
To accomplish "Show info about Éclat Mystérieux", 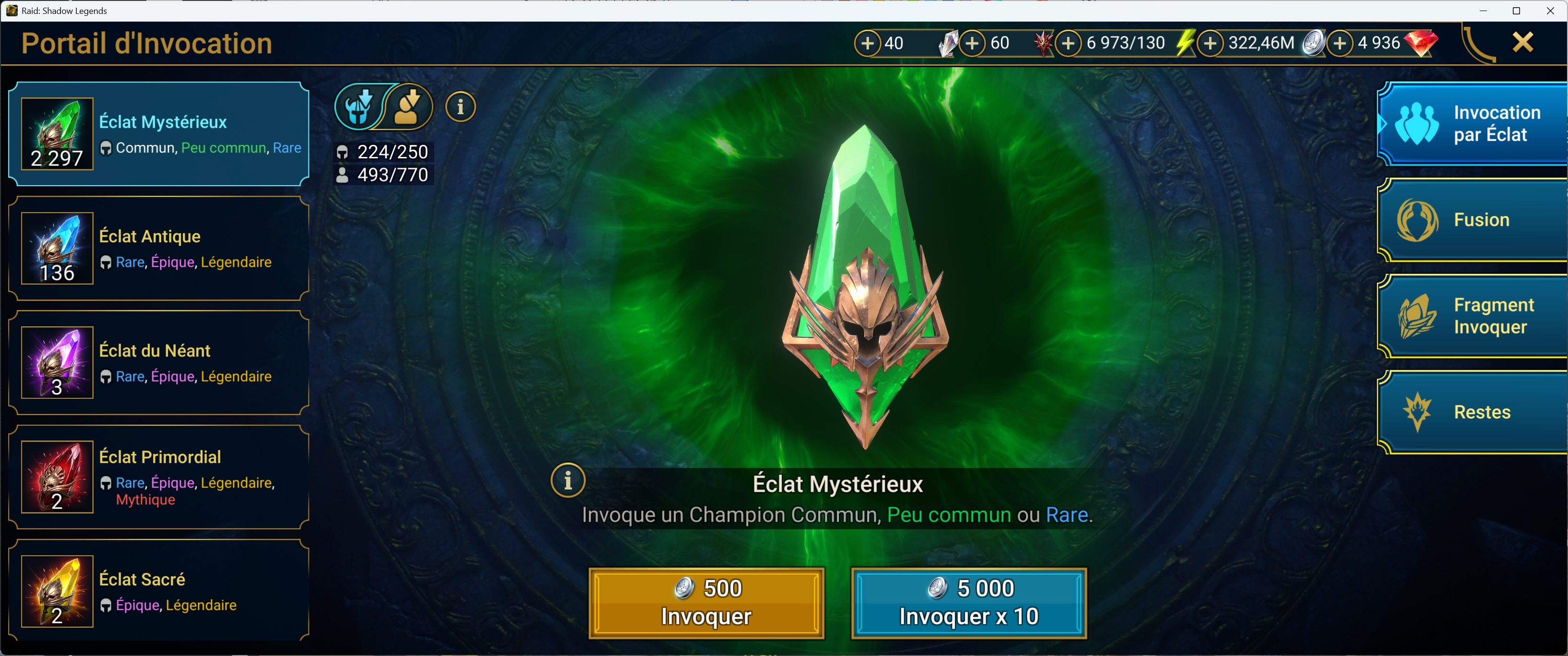I will [568, 481].
